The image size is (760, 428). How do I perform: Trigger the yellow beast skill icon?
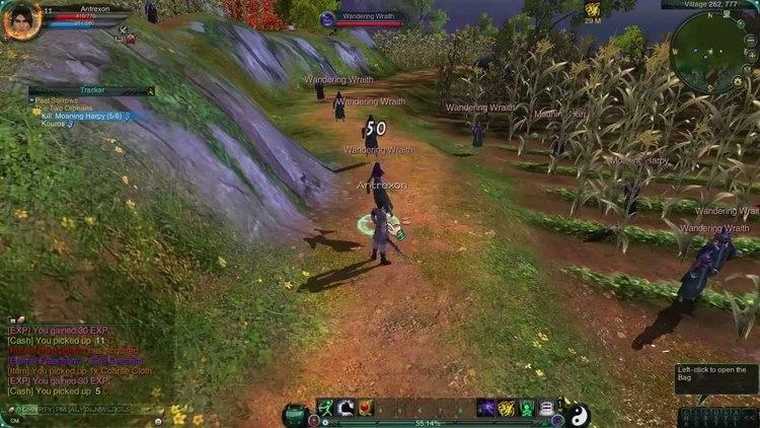[x=506, y=408]
